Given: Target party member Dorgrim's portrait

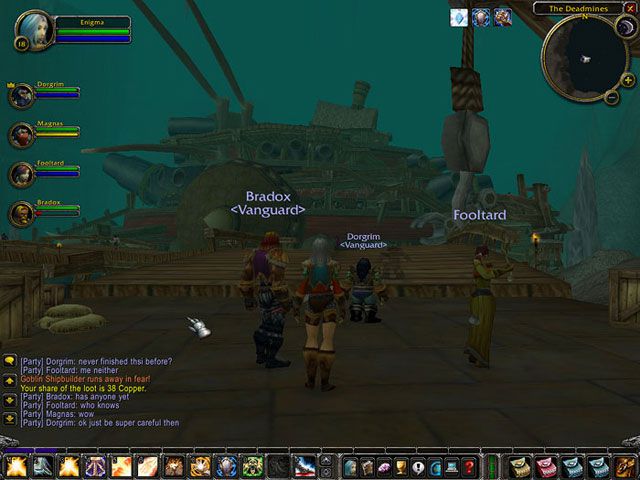Looking at the screenshot, I should tap(21, 96).
